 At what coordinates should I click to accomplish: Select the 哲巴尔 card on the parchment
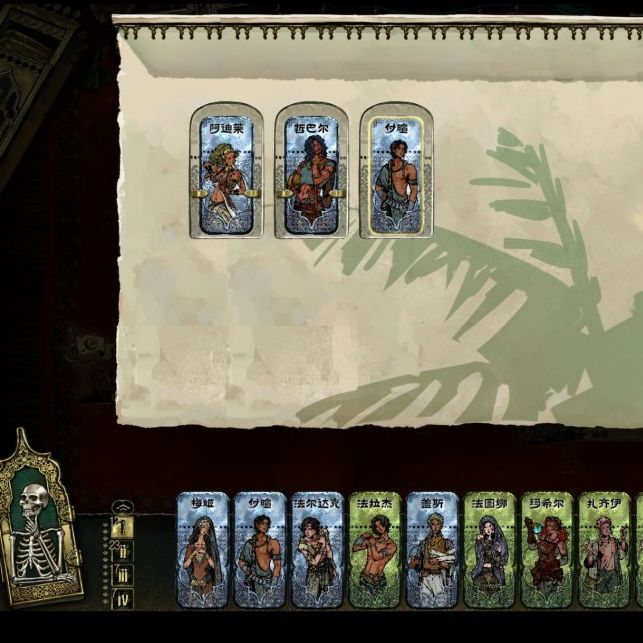310,170
